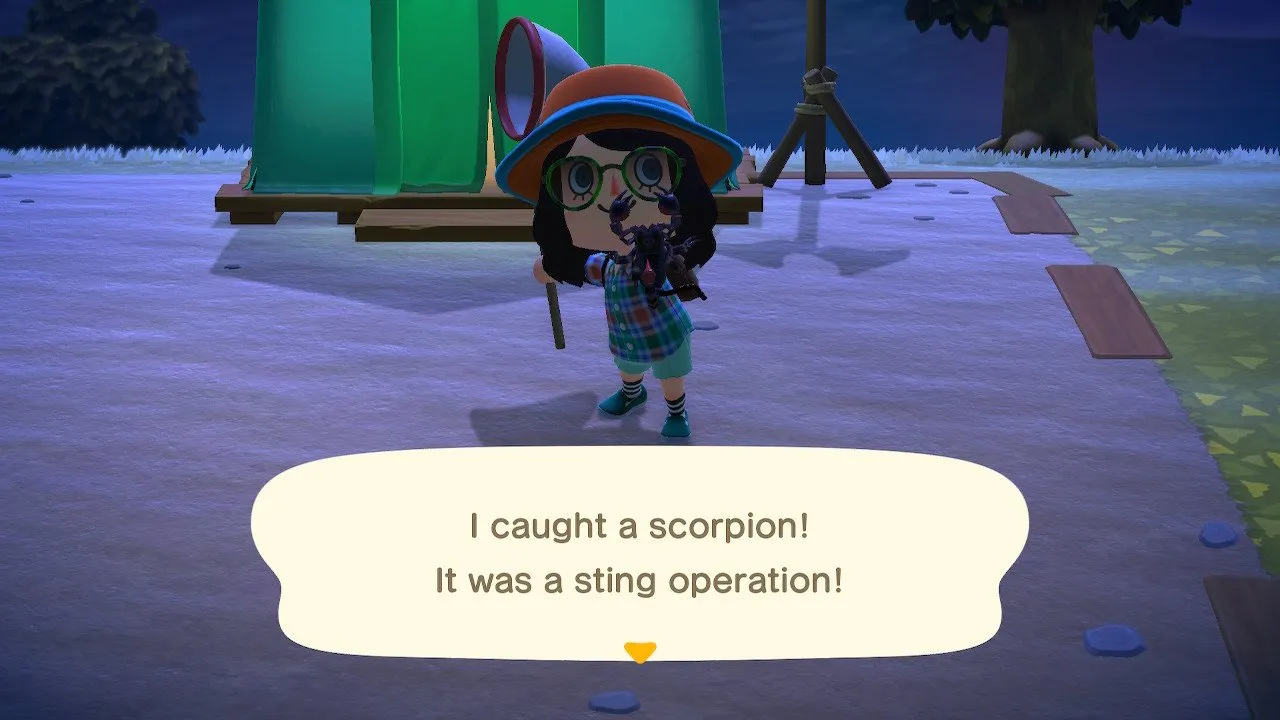Select the caught scorpion
Screen dimensions: 1280x720
(x=650, y=240)
